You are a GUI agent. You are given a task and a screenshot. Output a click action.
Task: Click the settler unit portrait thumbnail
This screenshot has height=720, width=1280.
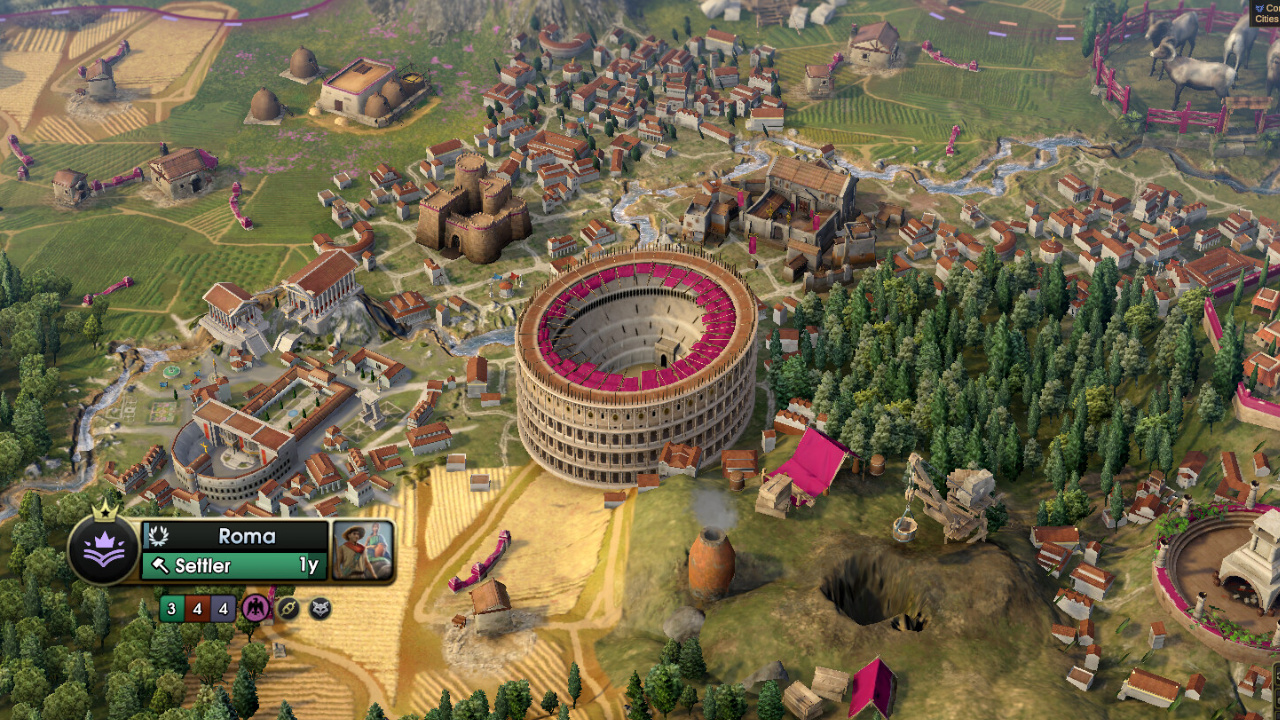pos(362,550)
